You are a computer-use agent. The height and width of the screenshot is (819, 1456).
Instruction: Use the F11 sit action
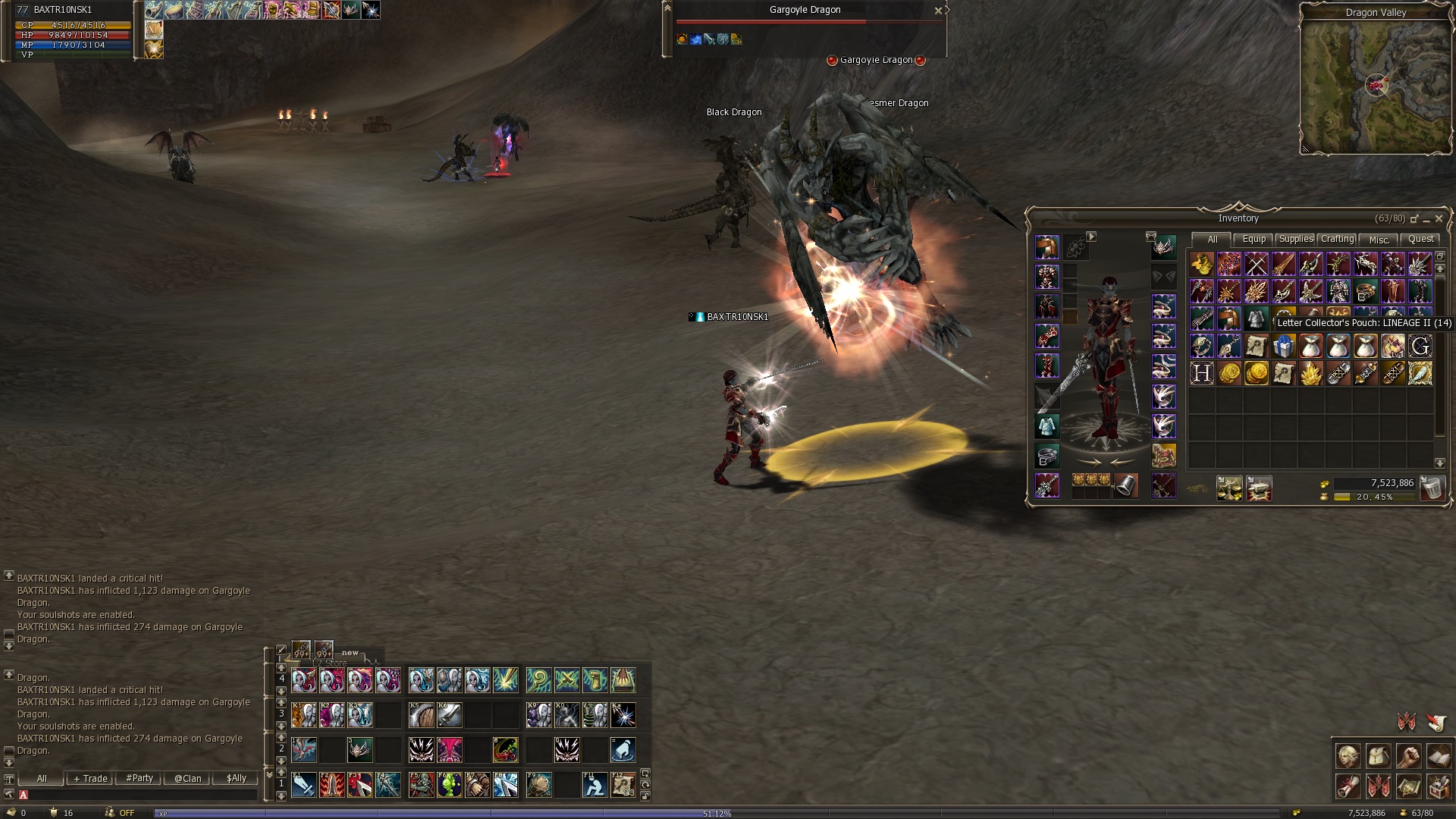point(594,785)
